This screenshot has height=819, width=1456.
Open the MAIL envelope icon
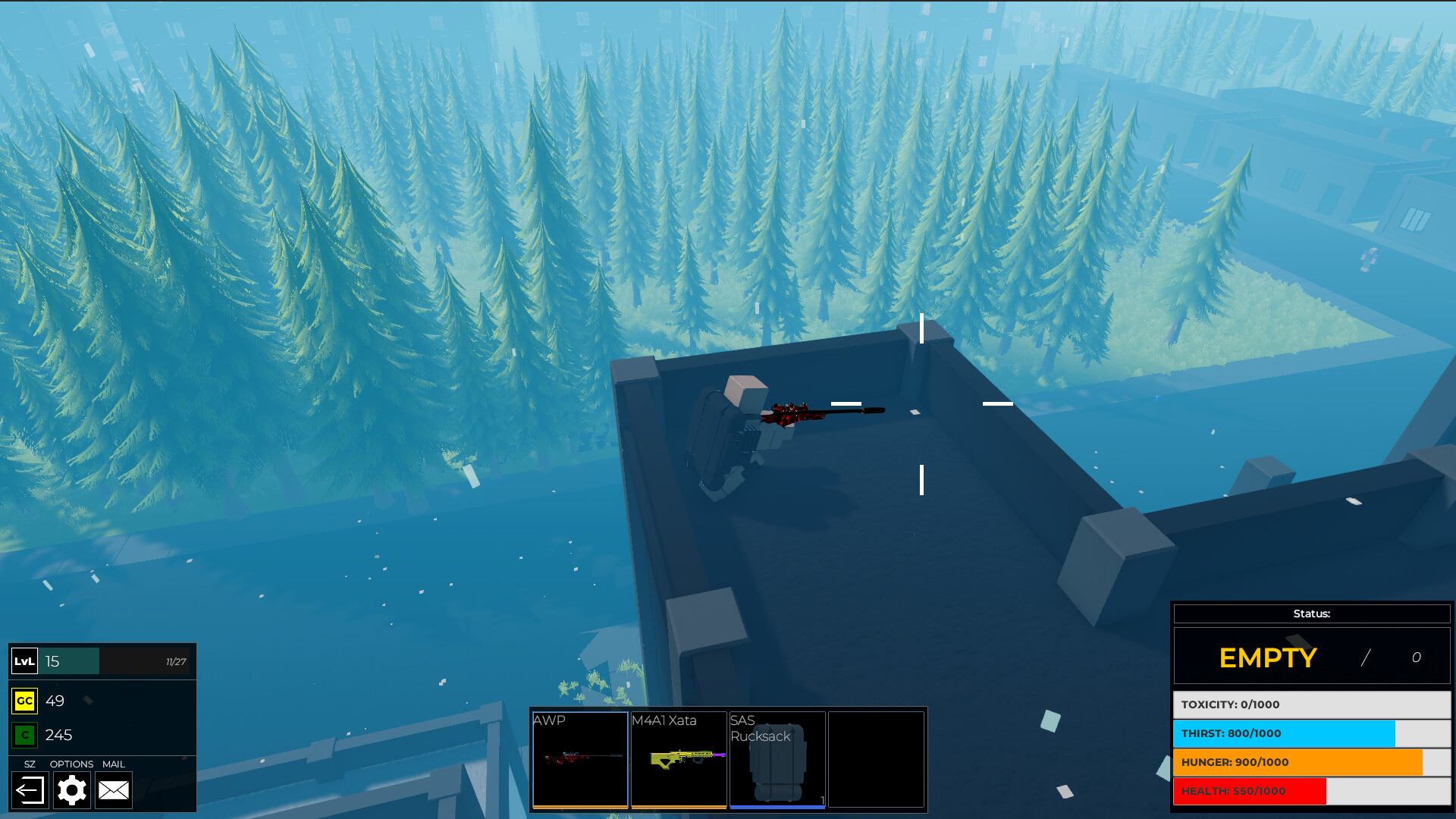tap(114, 789)
